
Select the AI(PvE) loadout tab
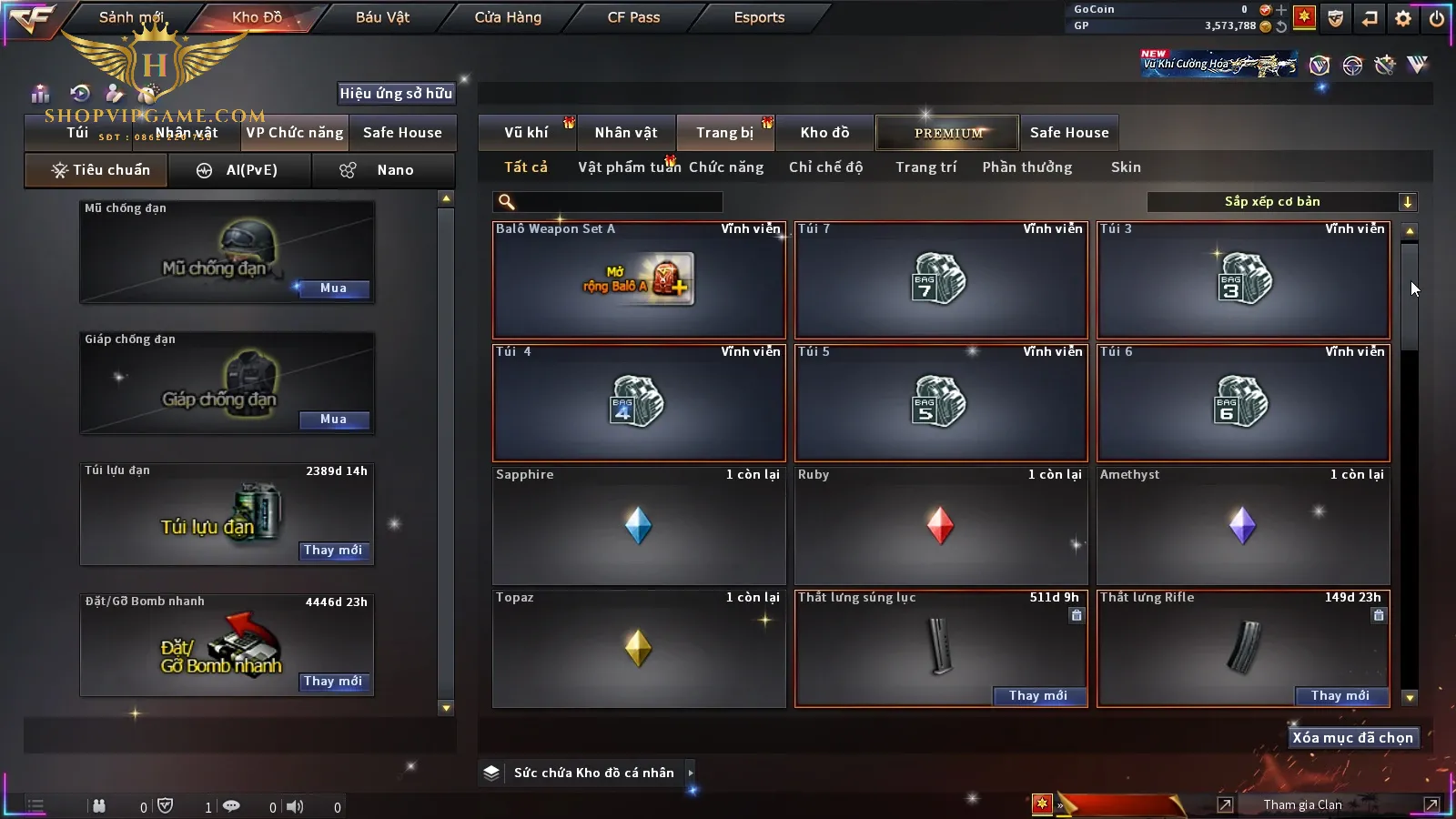(x=240, y=170)
